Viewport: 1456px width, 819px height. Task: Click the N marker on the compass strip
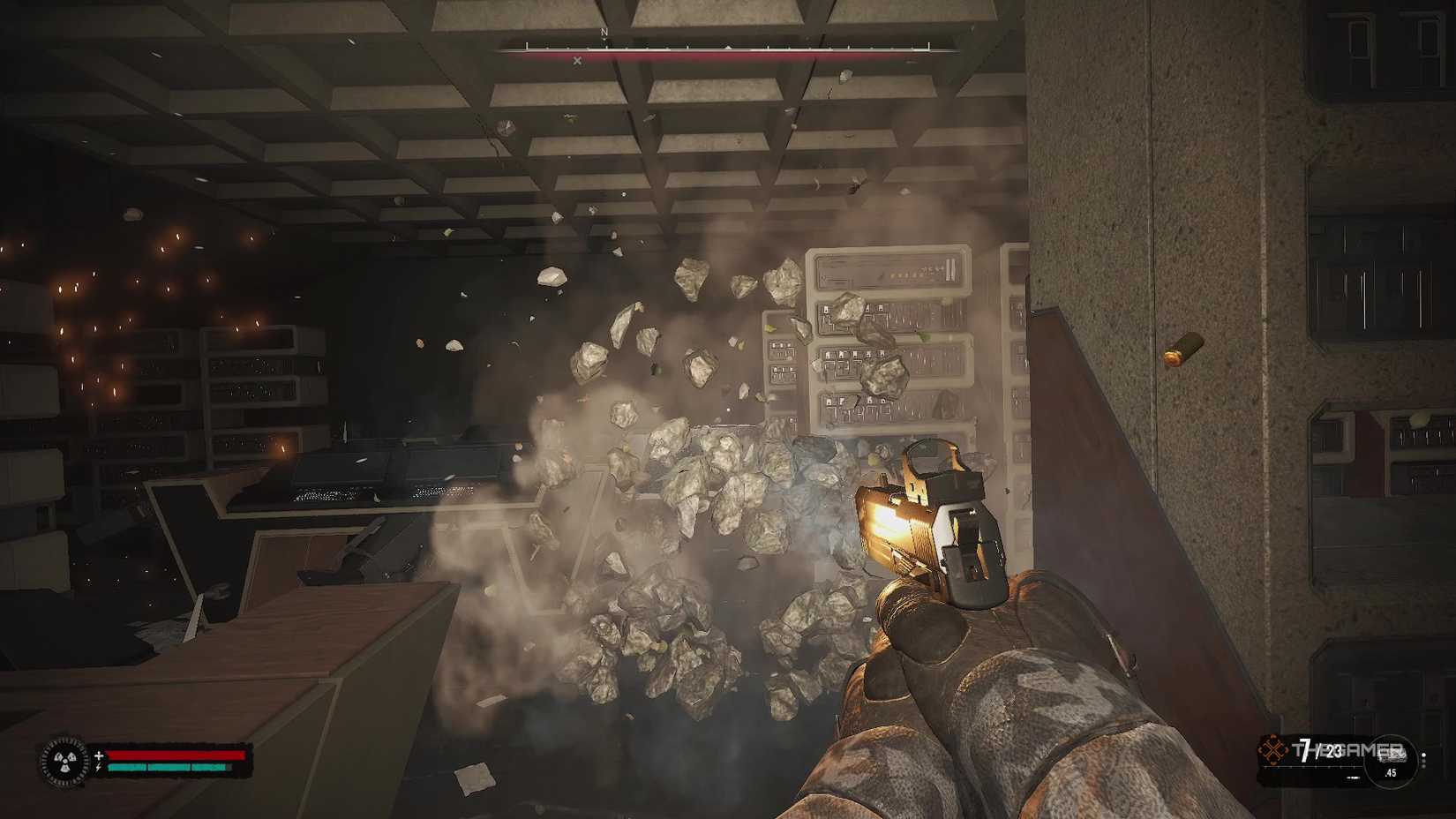[x=604, y=33]
